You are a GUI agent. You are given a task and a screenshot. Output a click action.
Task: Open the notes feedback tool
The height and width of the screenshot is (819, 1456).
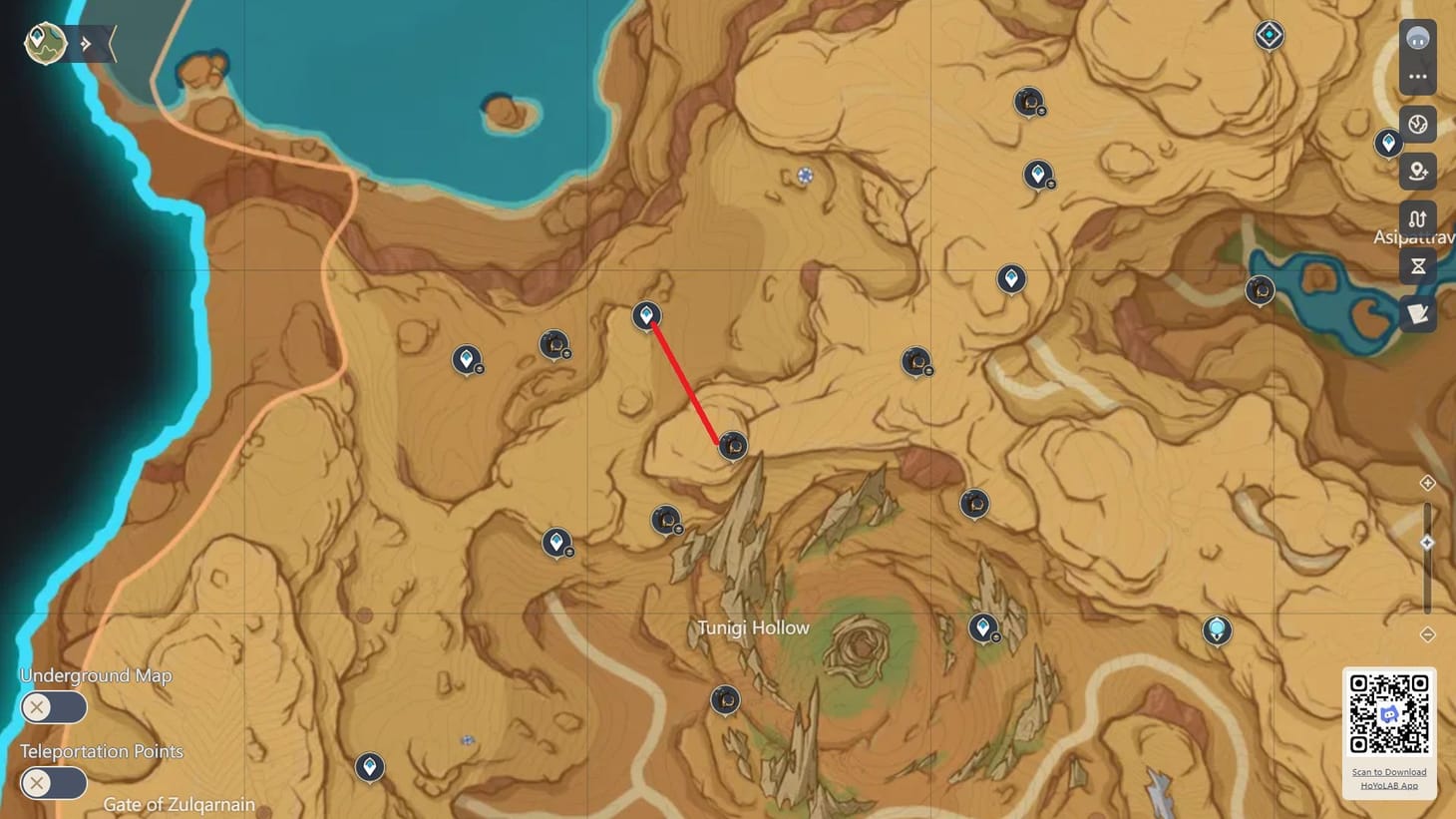tap(1417, 313)
